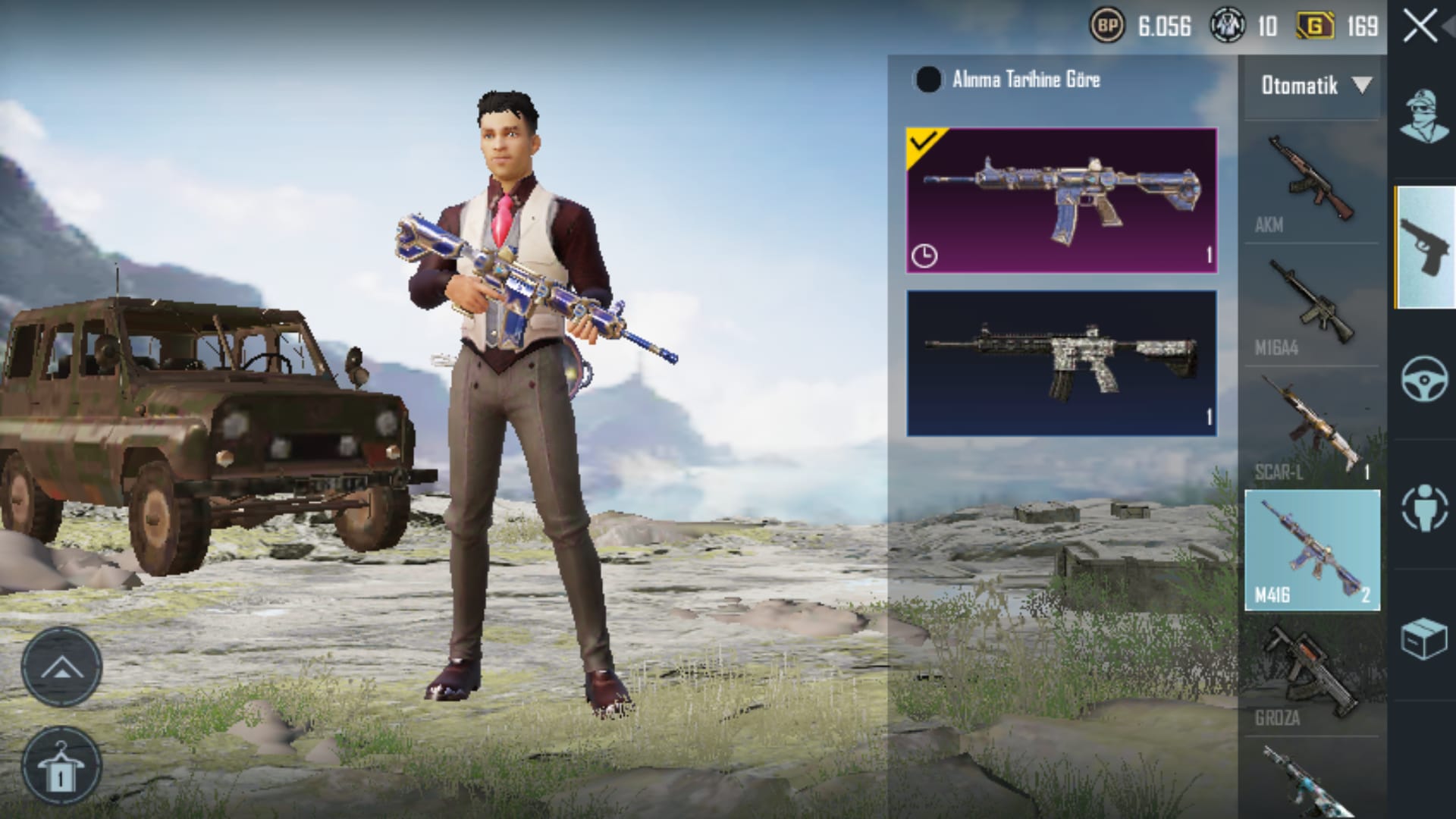Screen dimensions: 1456x819
Task: Select the camo M416 skin
Action: [1062, 362]
